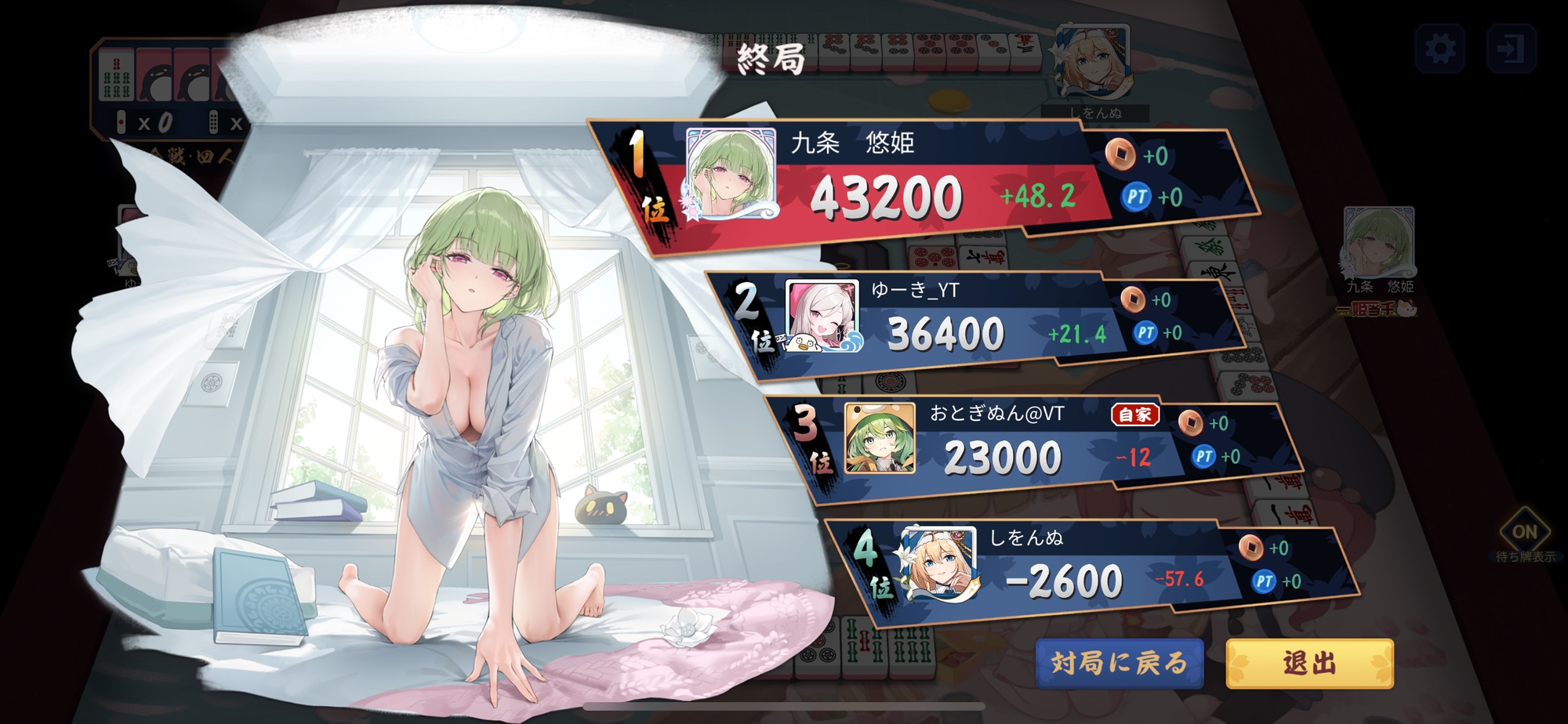The height and width of the screenshot is (724, 1568).
Task: Exit the results via 退出 button
Action: click(1309, 664)
